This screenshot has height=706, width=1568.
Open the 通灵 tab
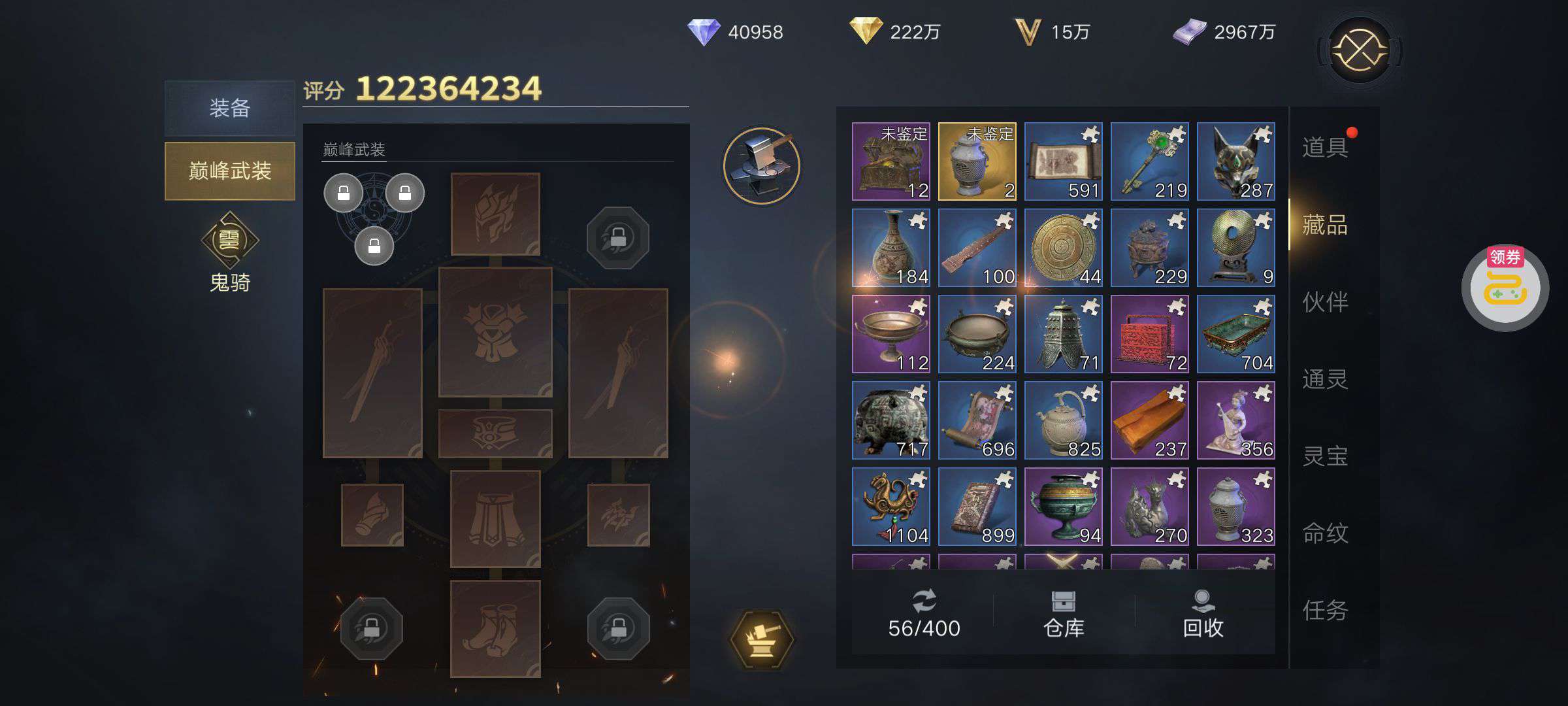(x=1325, y=378)
